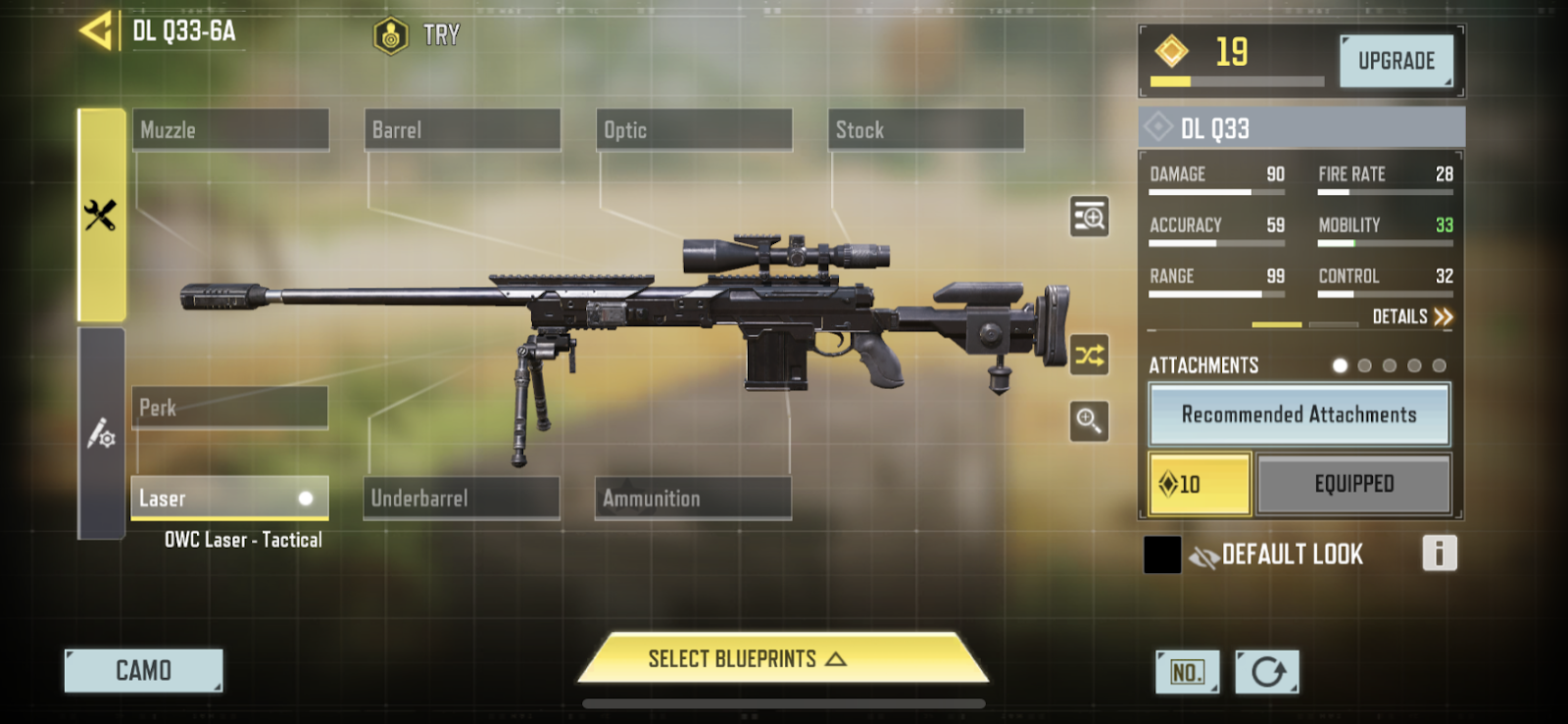Open the Optic attachment slot
Screen dimensions: 1568x724
click(694, 129)
